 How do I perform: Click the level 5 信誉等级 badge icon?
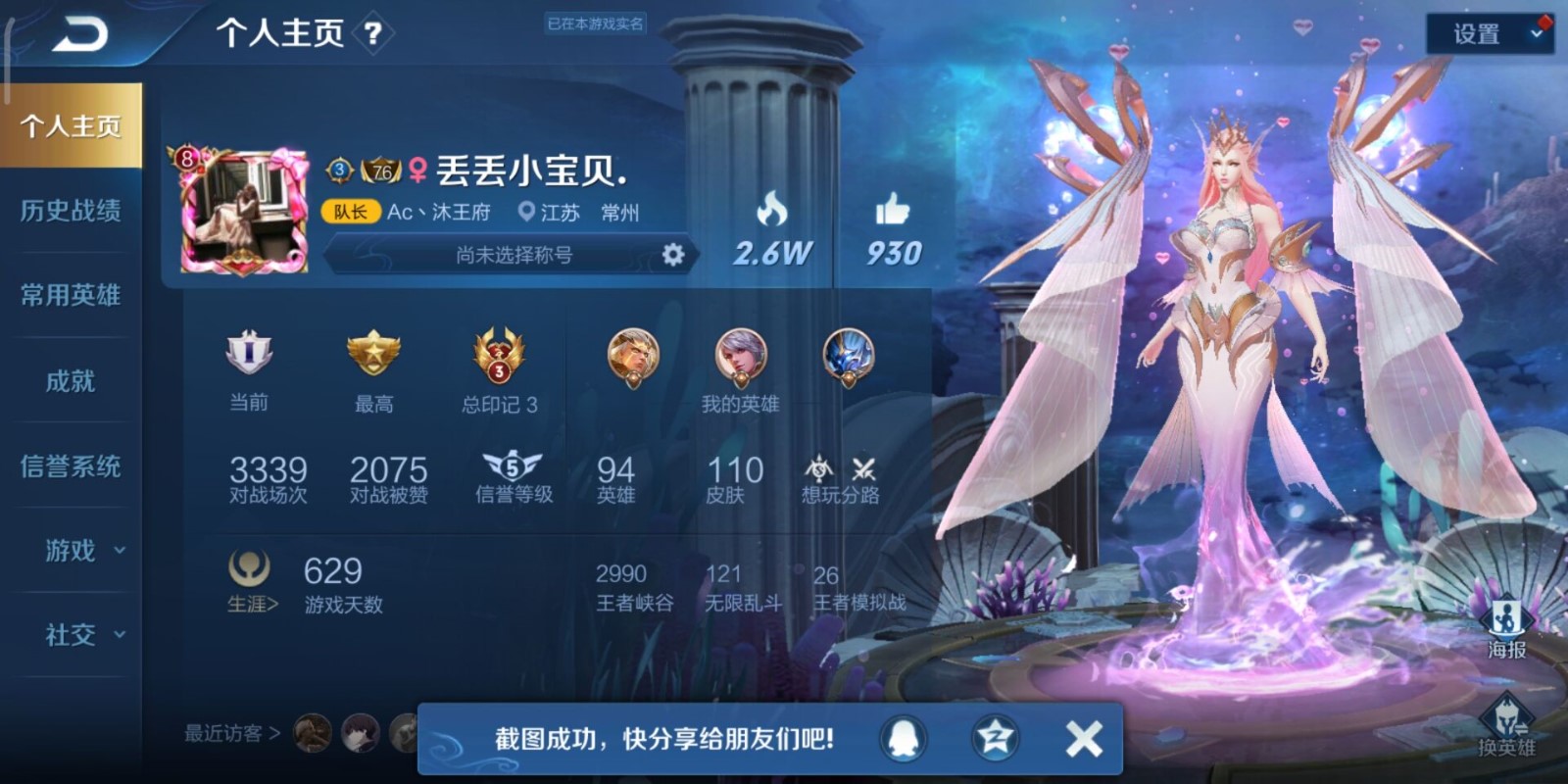[514, 466]
